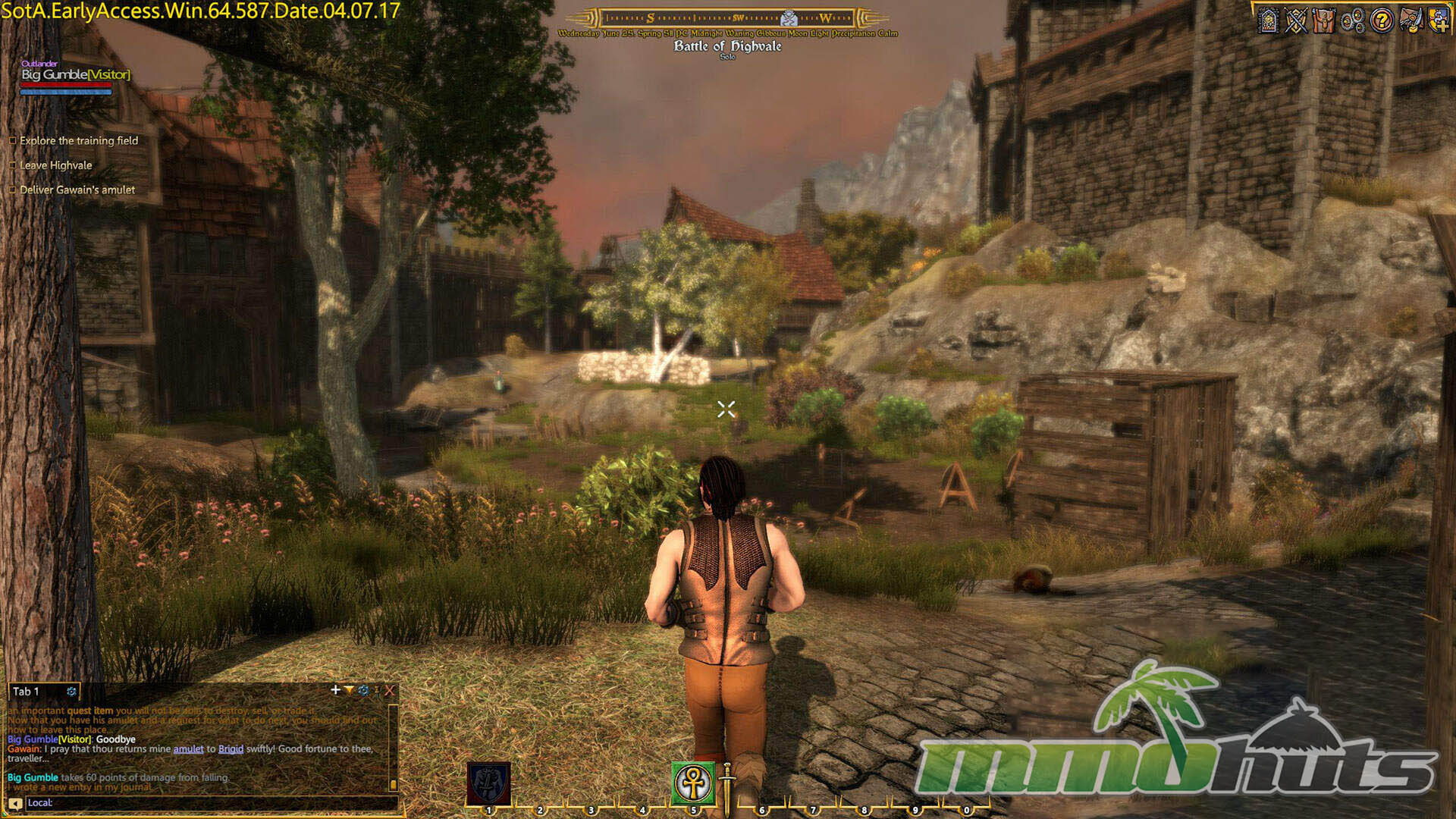Open the gears options icon
The height and width of the screenshot is (819, 1456).
point(1353,20)
